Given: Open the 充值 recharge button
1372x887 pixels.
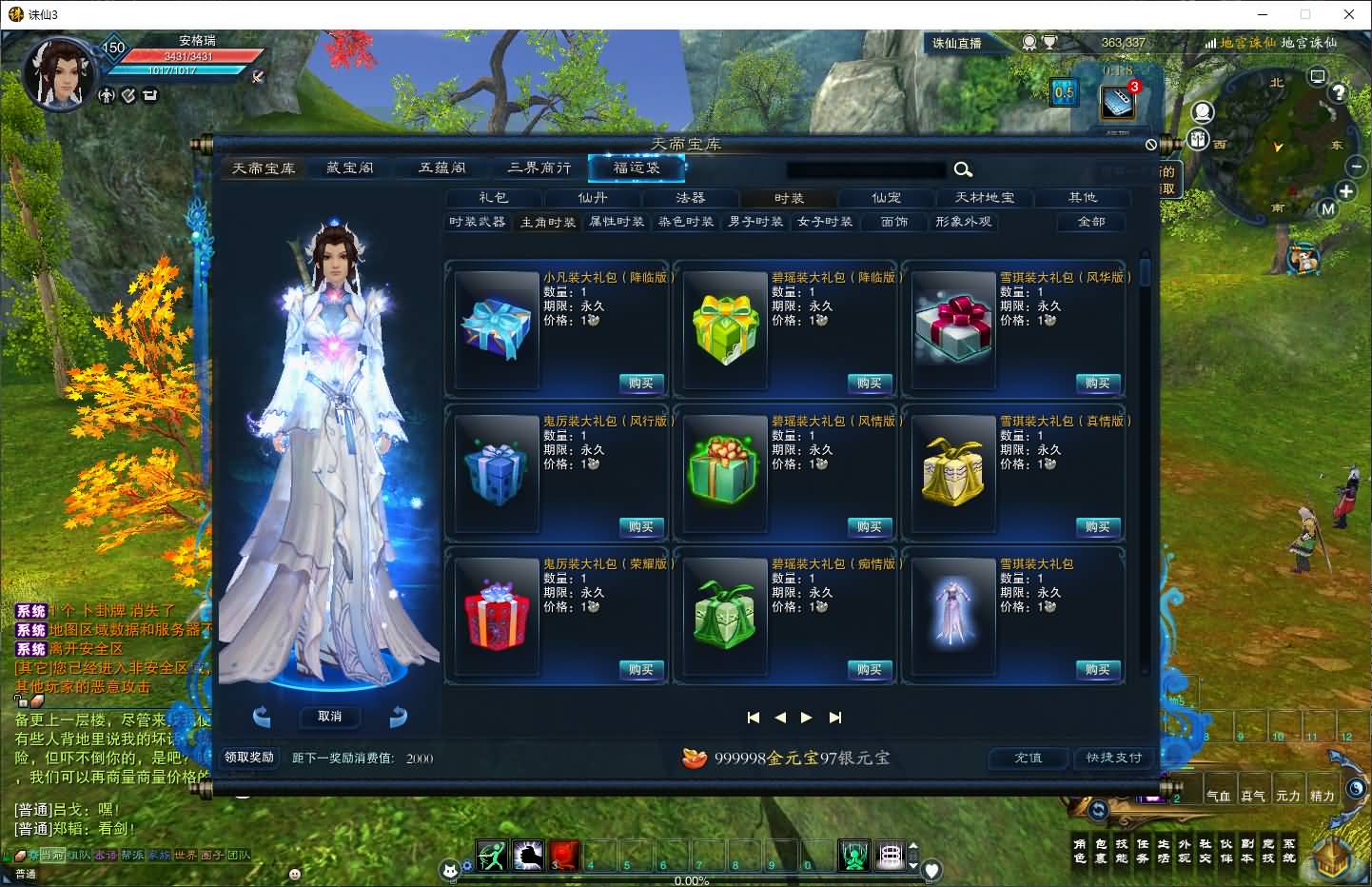Looking at the screenshot, I should [x=1028, y=758].
